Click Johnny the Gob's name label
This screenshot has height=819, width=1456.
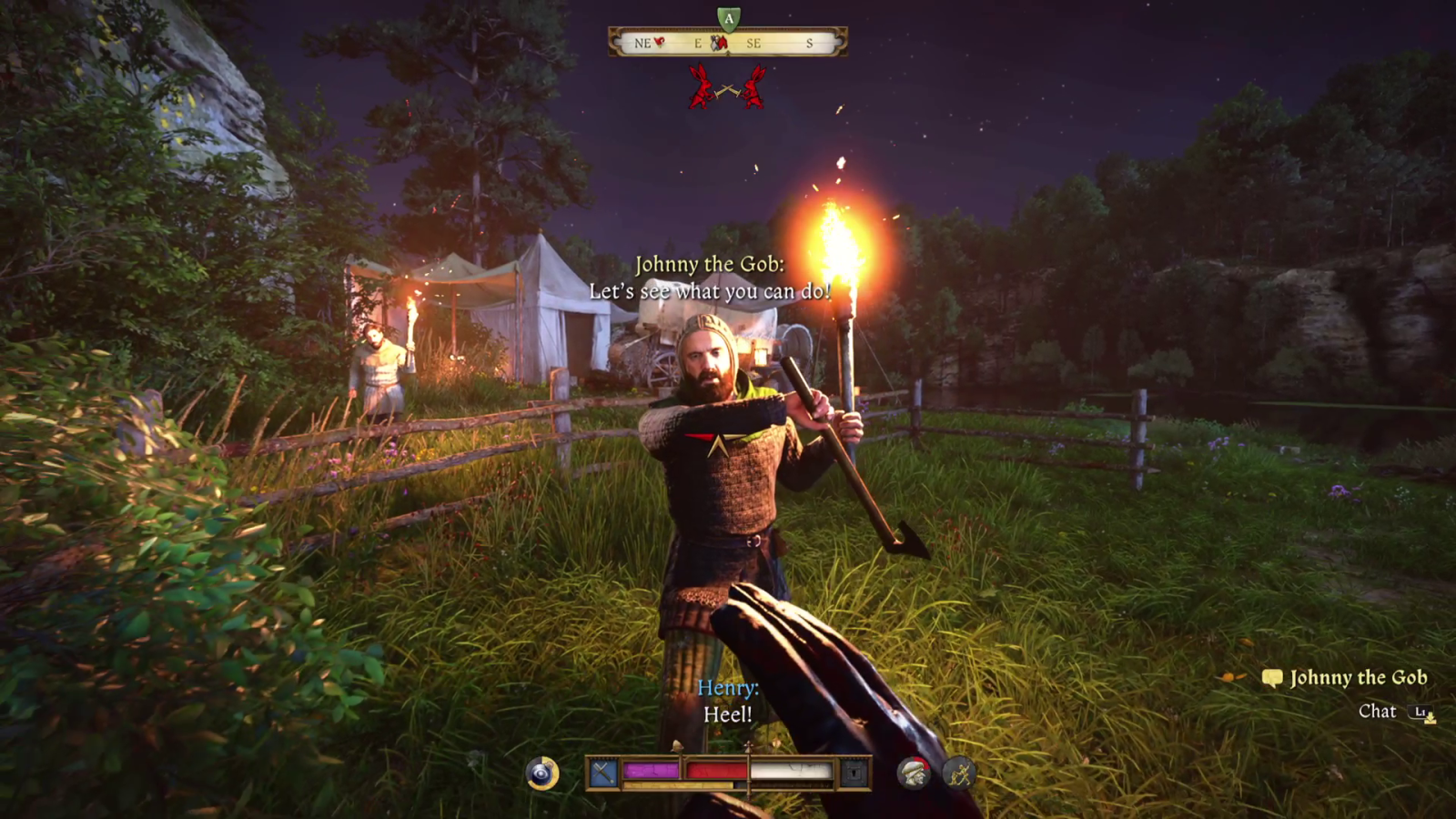(x=1360, y=677)
